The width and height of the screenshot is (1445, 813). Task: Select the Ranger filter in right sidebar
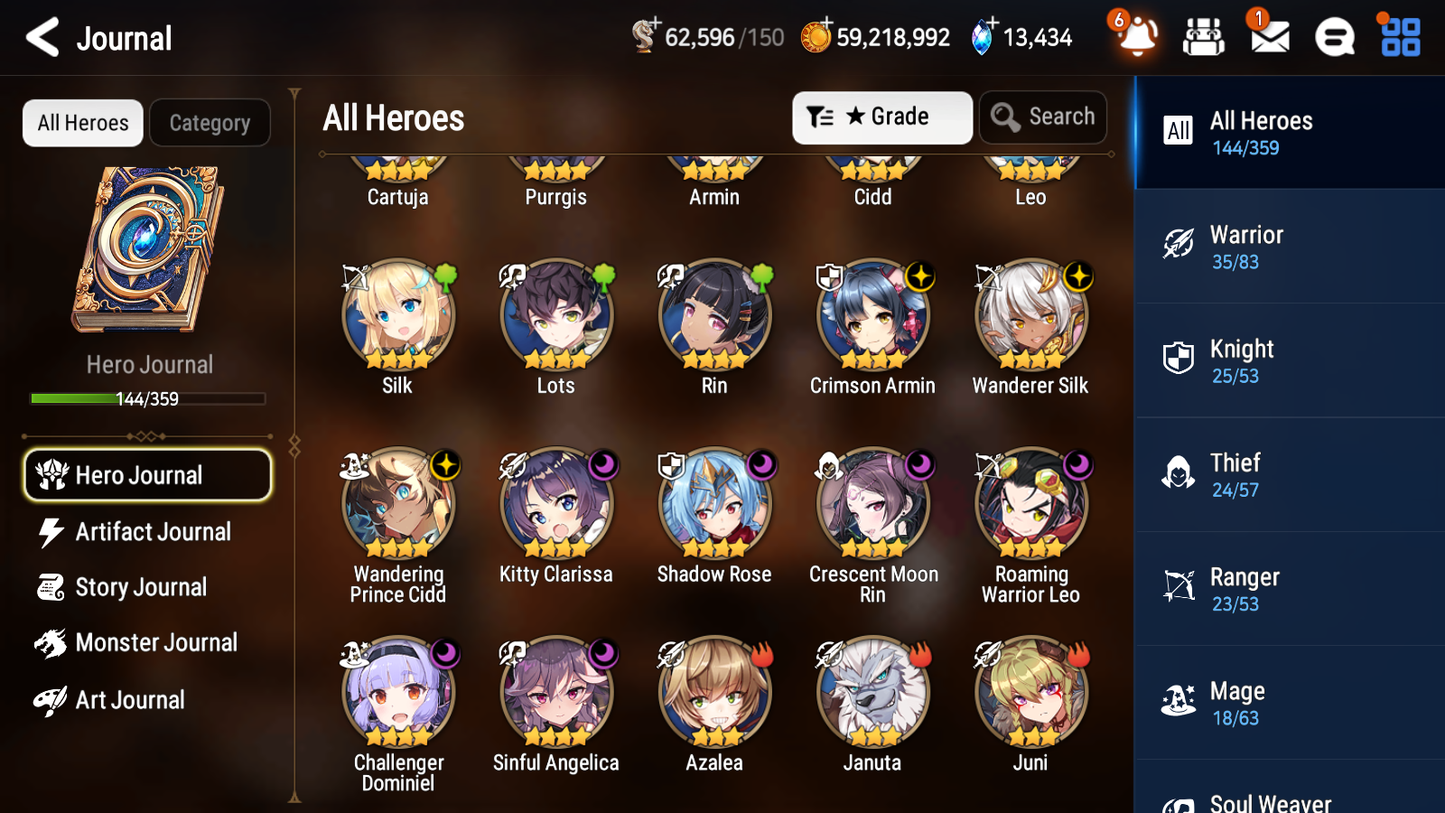click(1289, 587)
